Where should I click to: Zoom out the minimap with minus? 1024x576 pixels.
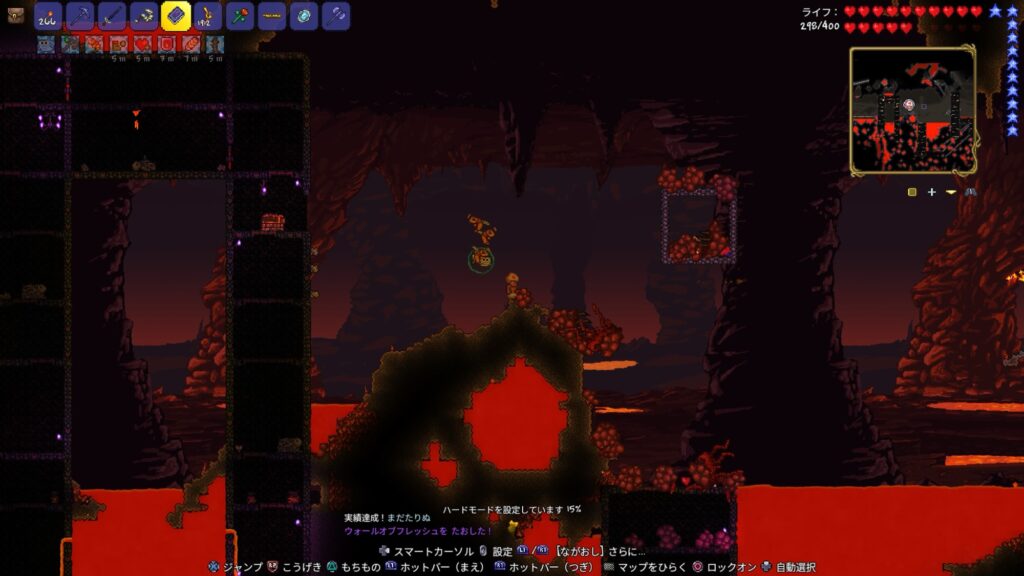[950, 191]
